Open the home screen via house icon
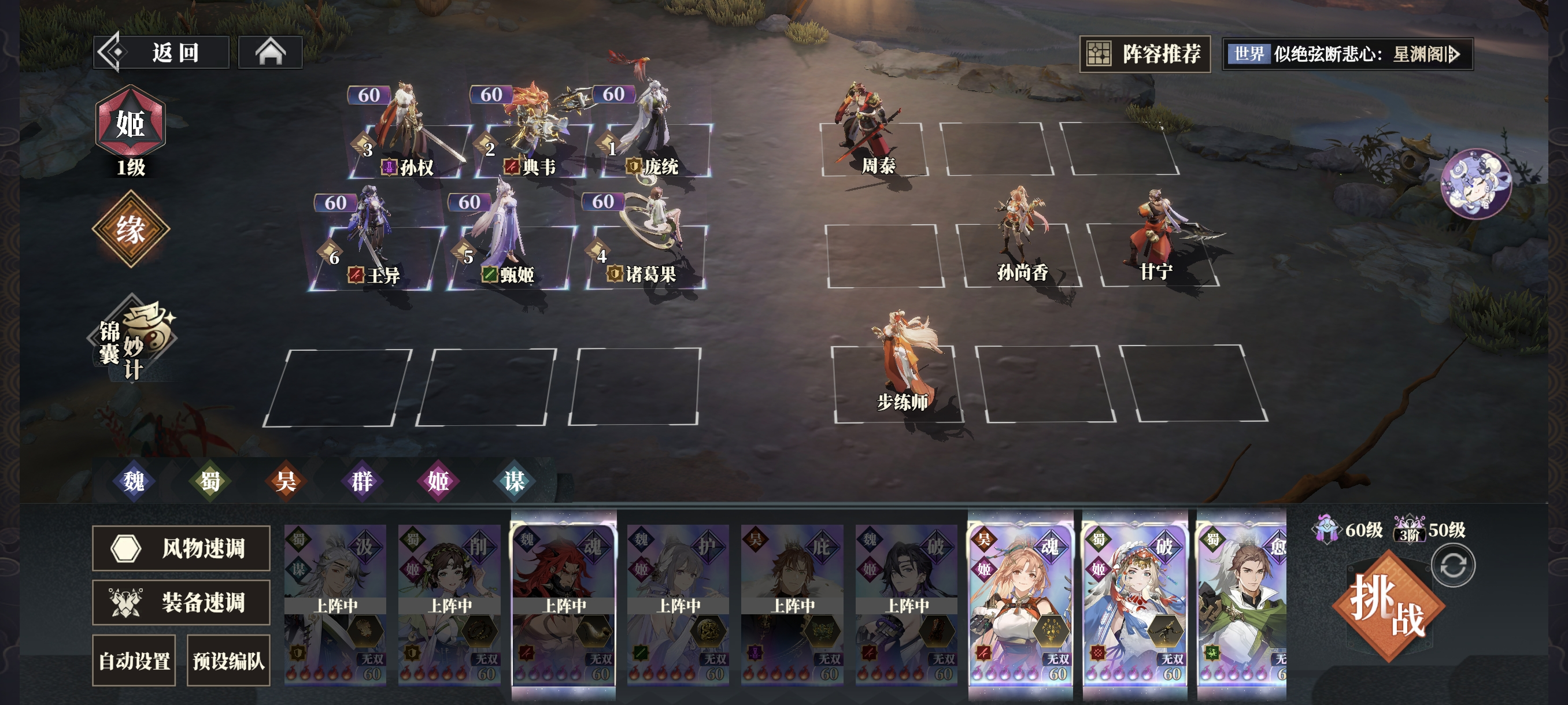Screen dimensions: 1568x705 tap(270, 53)
